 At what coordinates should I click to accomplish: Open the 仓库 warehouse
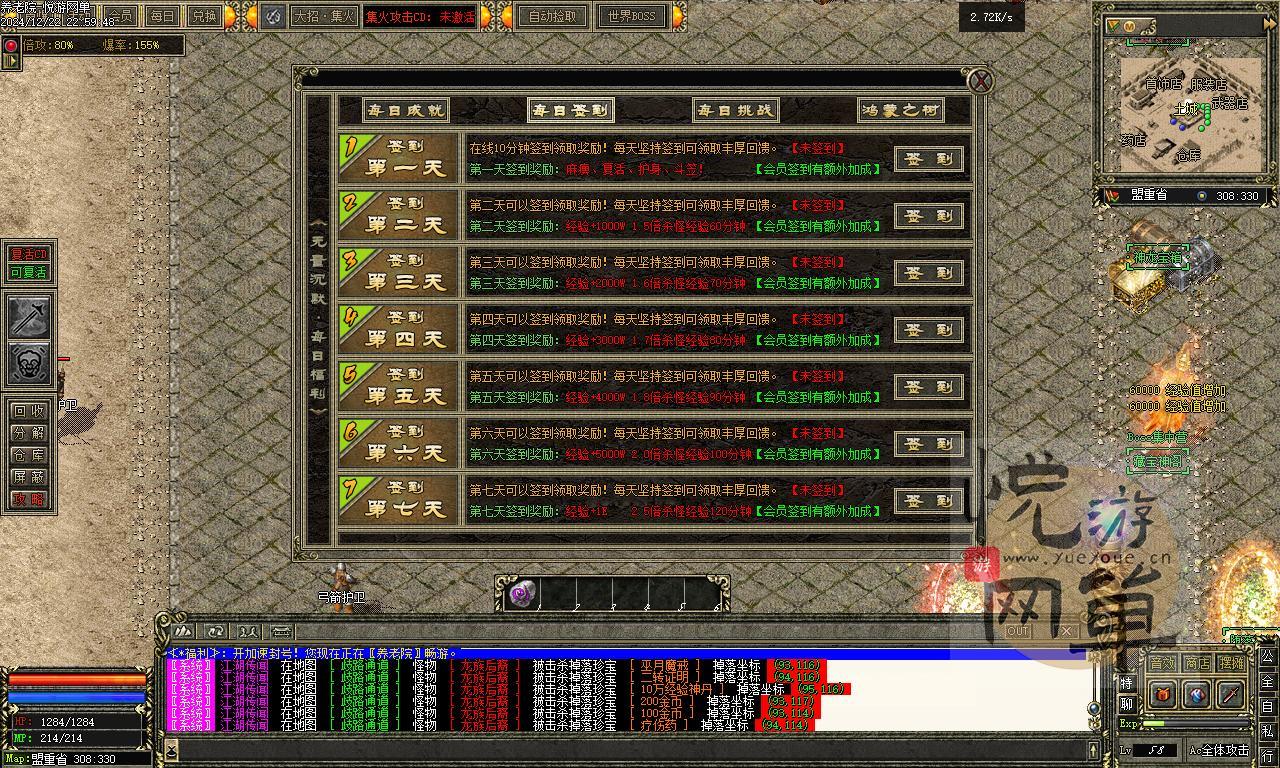(x=28, y=455)
